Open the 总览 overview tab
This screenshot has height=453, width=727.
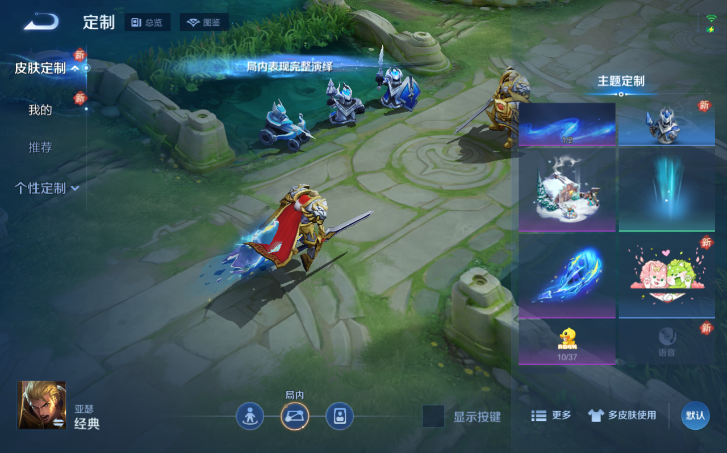point(147,22)
